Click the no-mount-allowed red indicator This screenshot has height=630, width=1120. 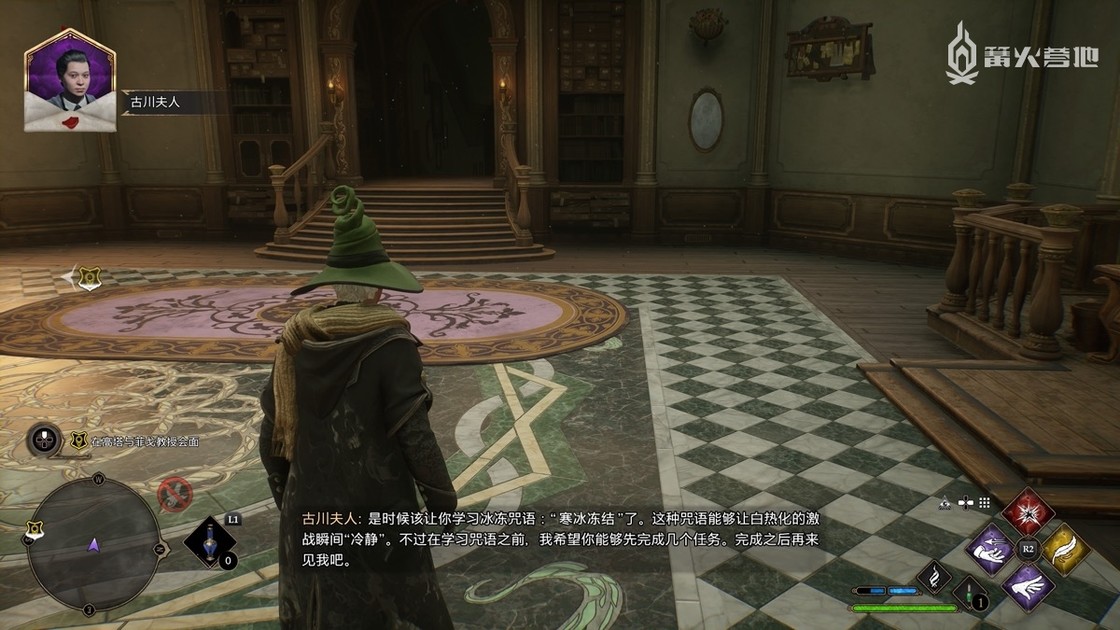[x=175, y=492]
